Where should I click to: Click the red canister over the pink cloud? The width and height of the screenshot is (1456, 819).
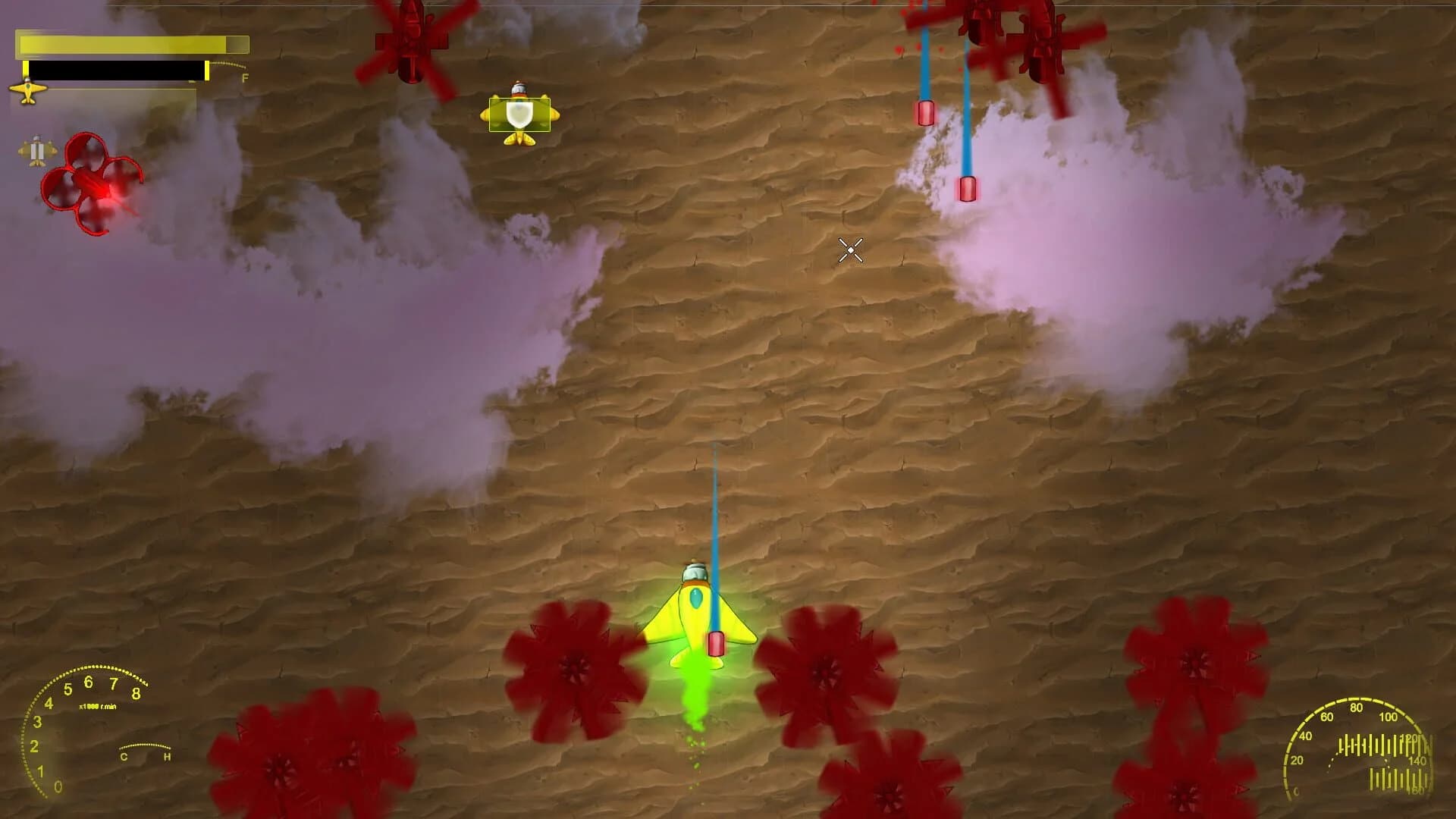click(x=968, y=187)
